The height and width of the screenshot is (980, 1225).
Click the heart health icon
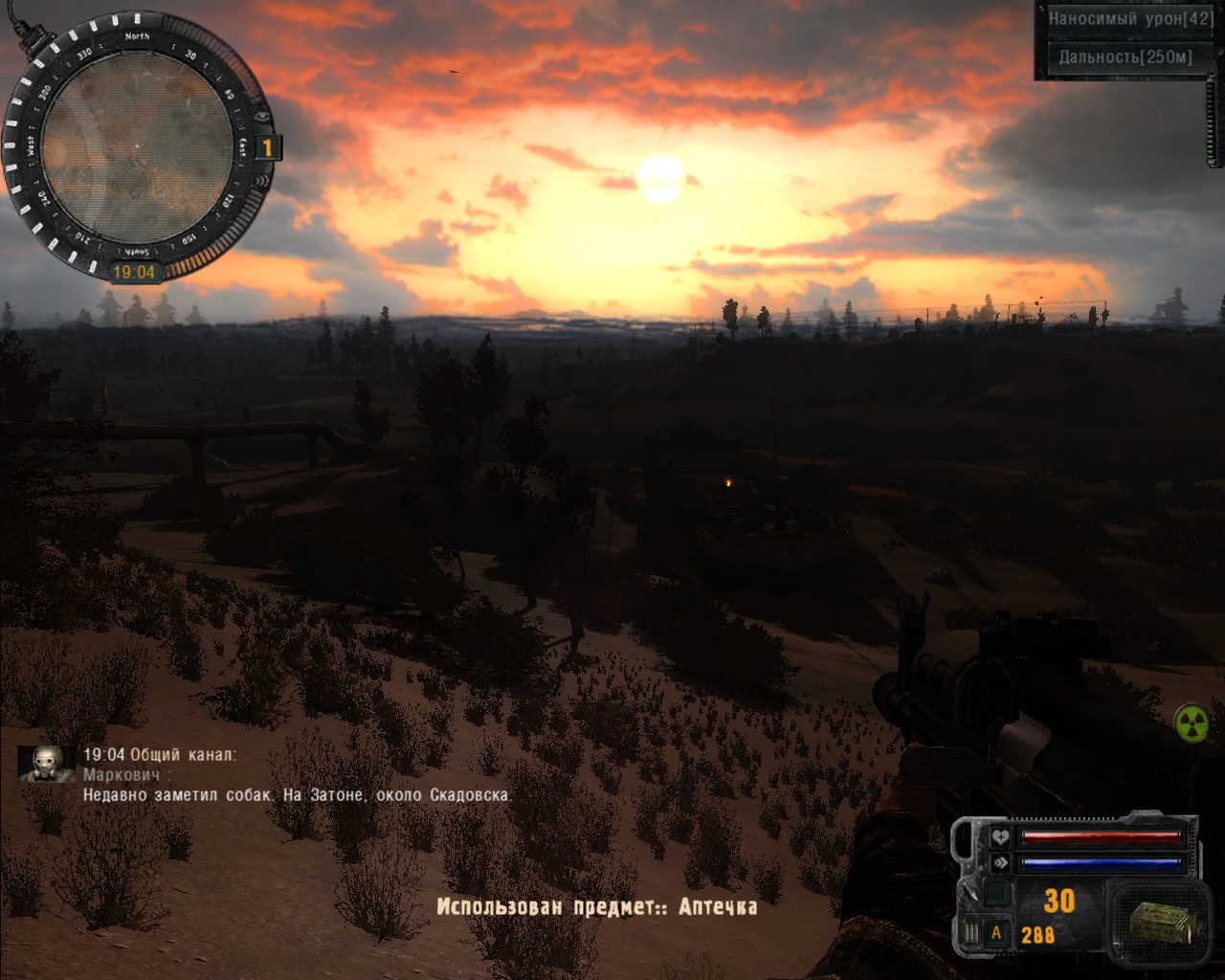coord(1000,837)
